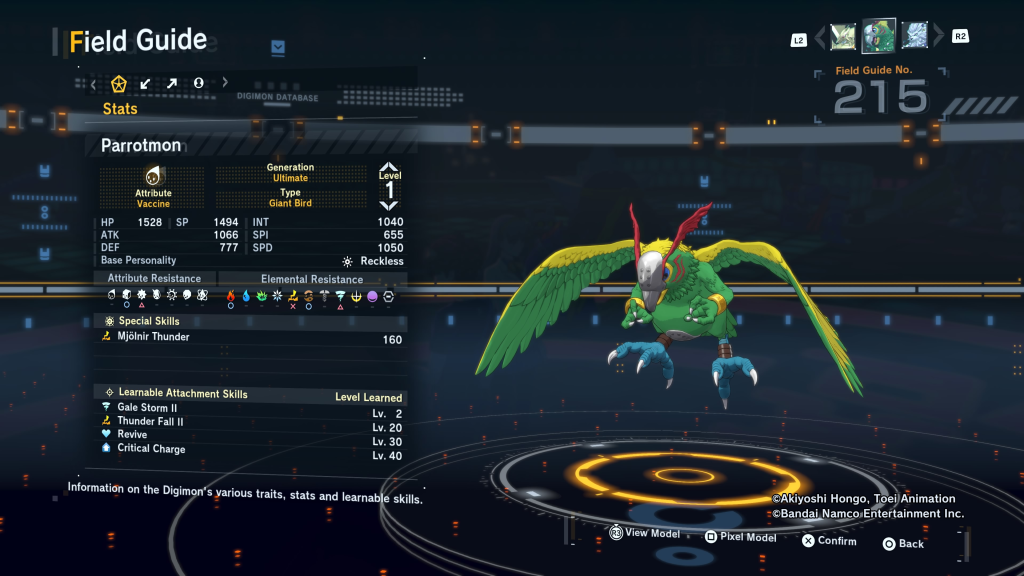Decrease level with the down arrow
Image resolution: width=1024 pixels, height=576 pixels.
coord(389,205)
